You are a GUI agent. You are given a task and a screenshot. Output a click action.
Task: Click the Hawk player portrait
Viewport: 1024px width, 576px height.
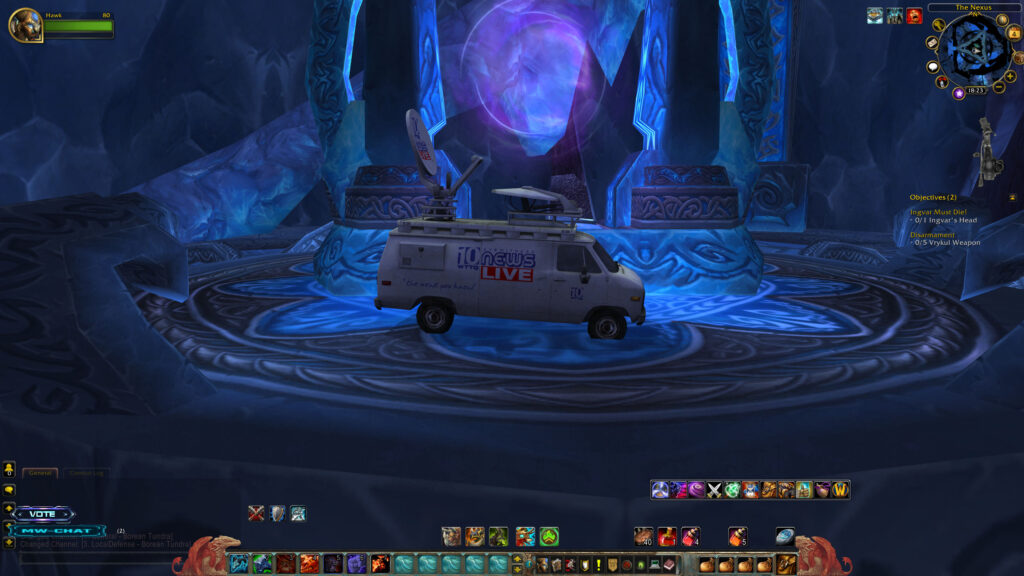25,25
